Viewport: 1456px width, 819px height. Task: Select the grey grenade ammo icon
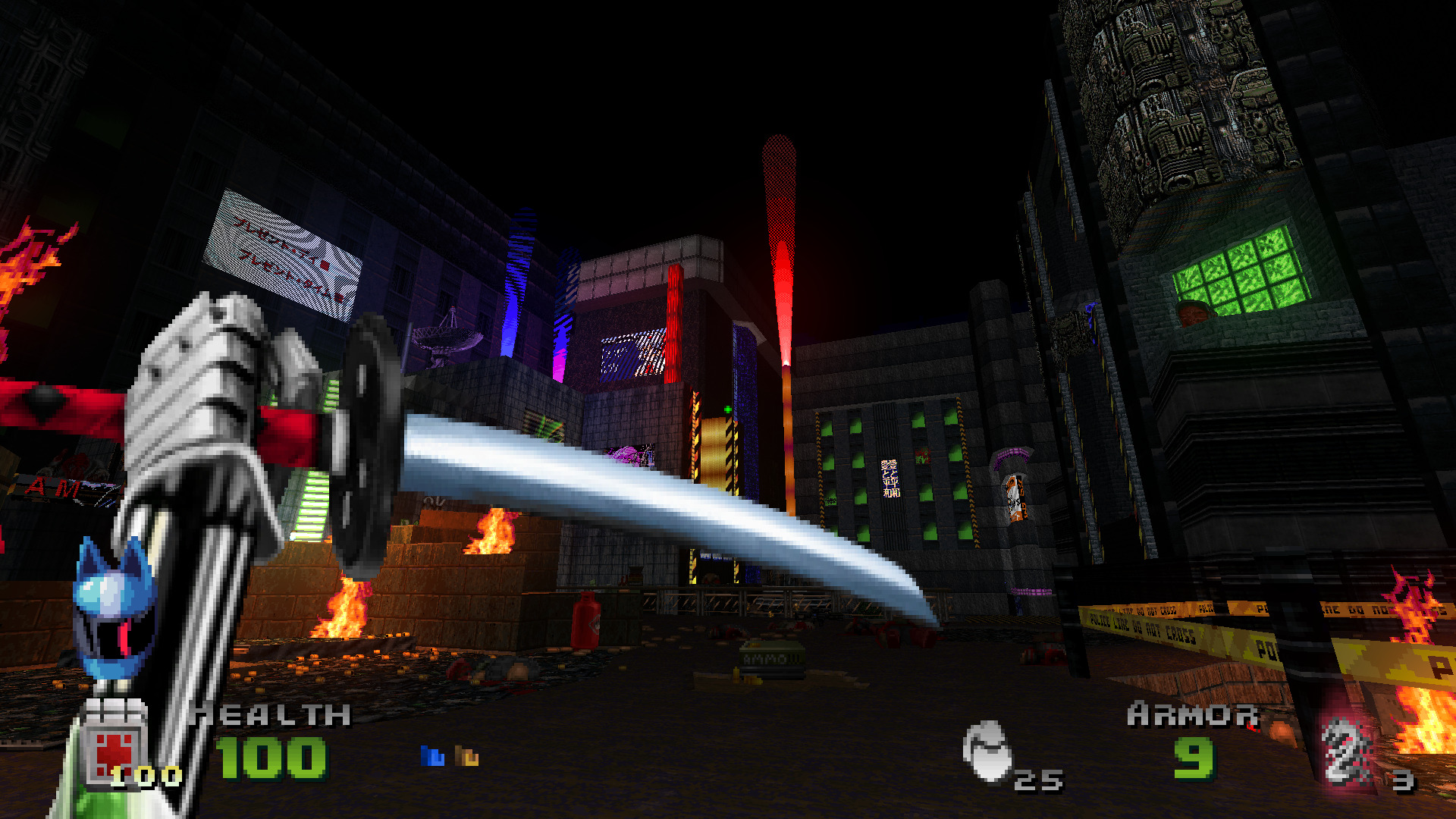pyautogui.click(x=987, y=751)
